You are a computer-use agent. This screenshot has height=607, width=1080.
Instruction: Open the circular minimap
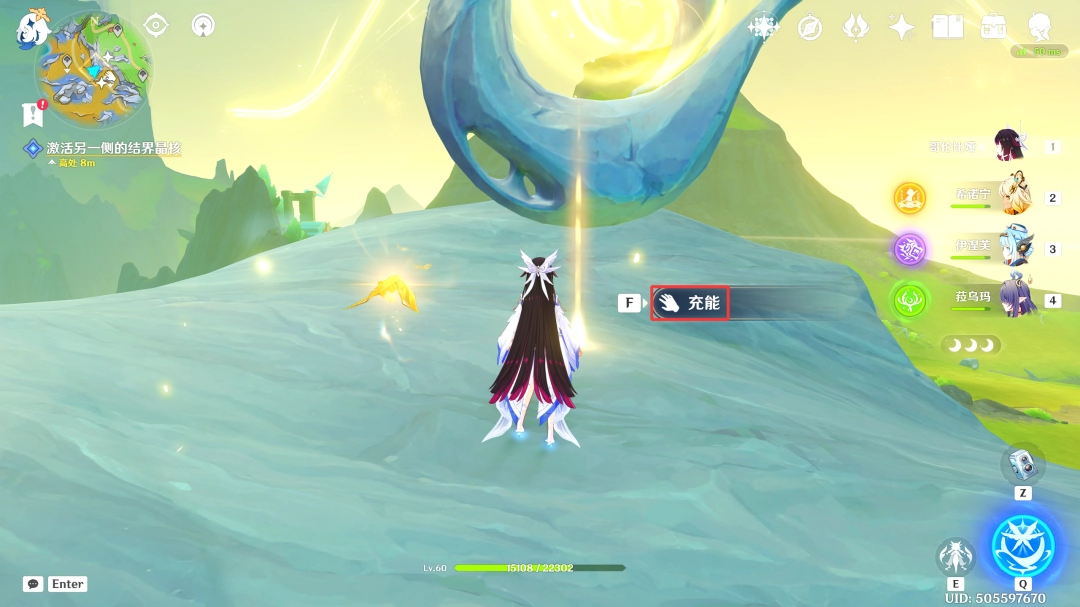coord(93,69)
